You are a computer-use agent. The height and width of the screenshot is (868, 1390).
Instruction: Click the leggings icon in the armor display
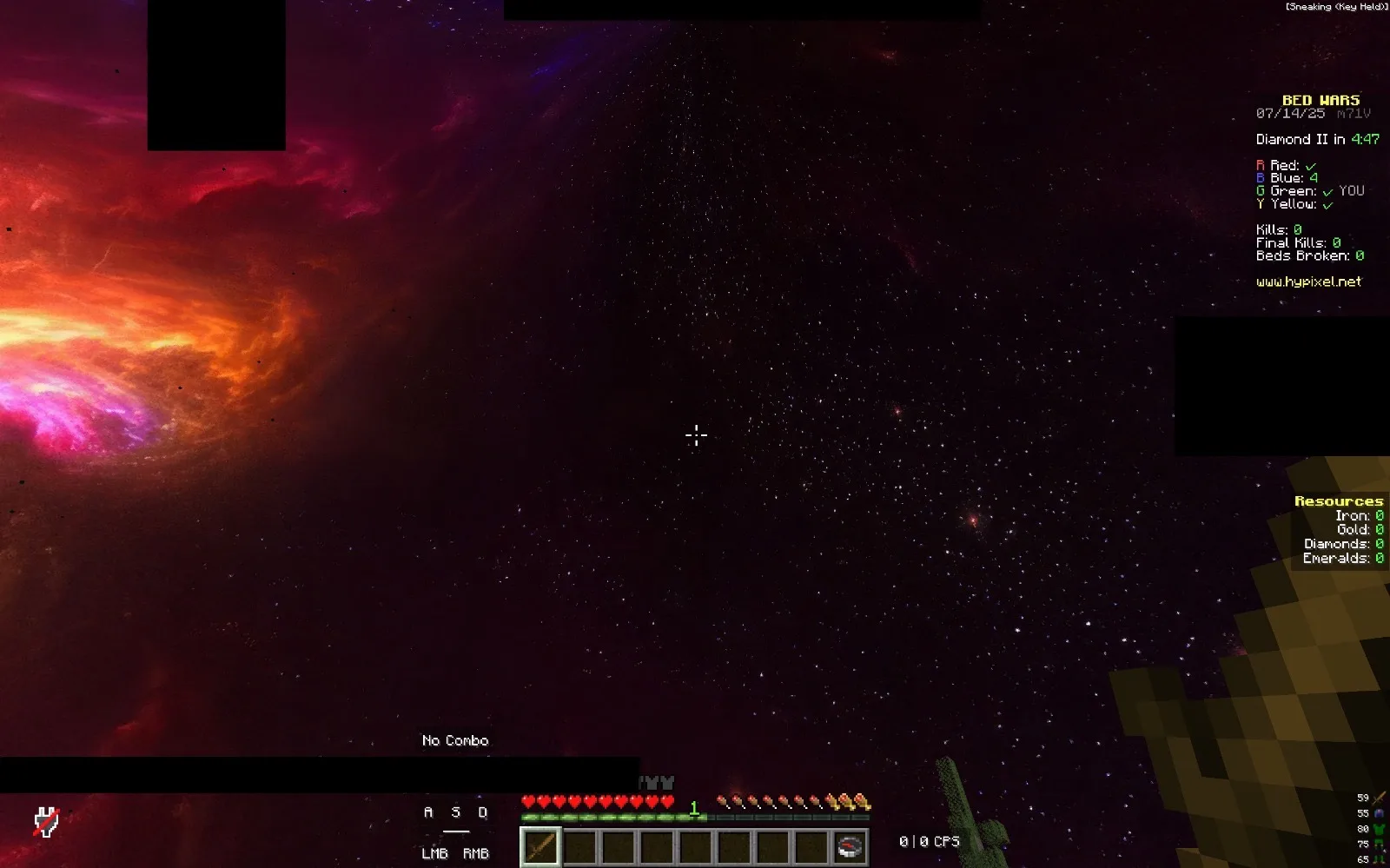pos(1379,844)
